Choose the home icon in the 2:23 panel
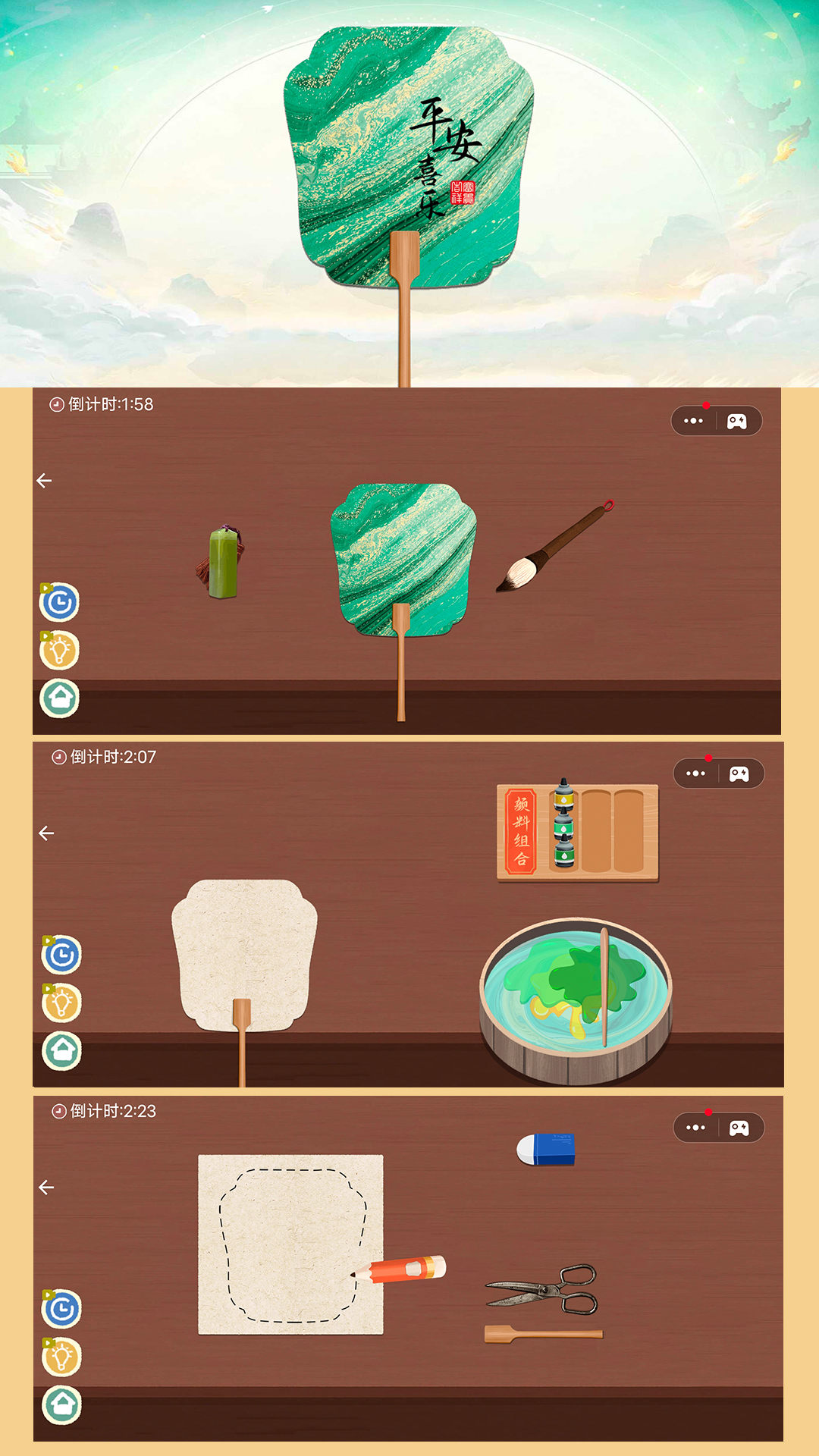 [x=62, y=1405]
